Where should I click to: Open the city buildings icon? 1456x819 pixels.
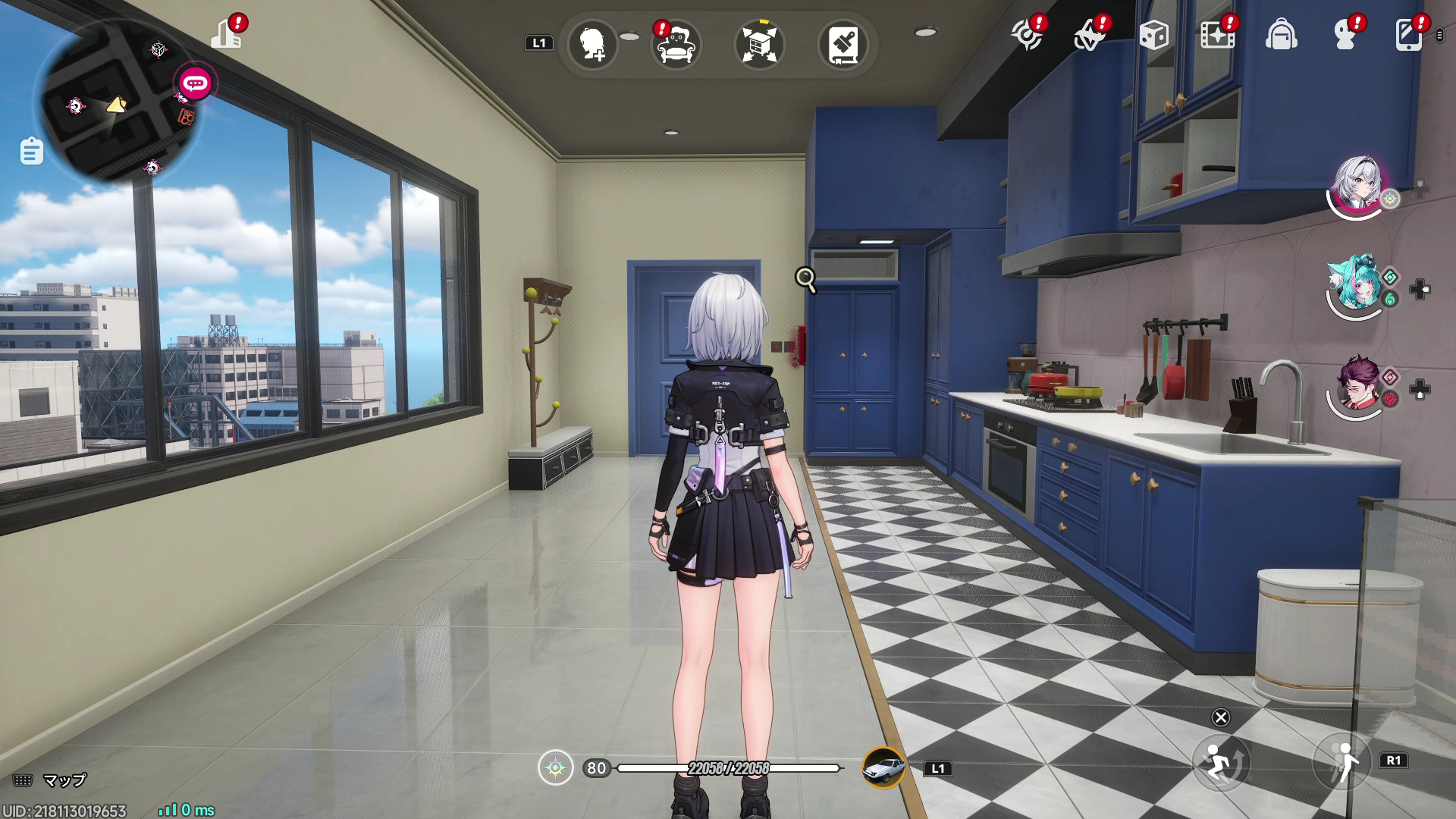[226, 34]
